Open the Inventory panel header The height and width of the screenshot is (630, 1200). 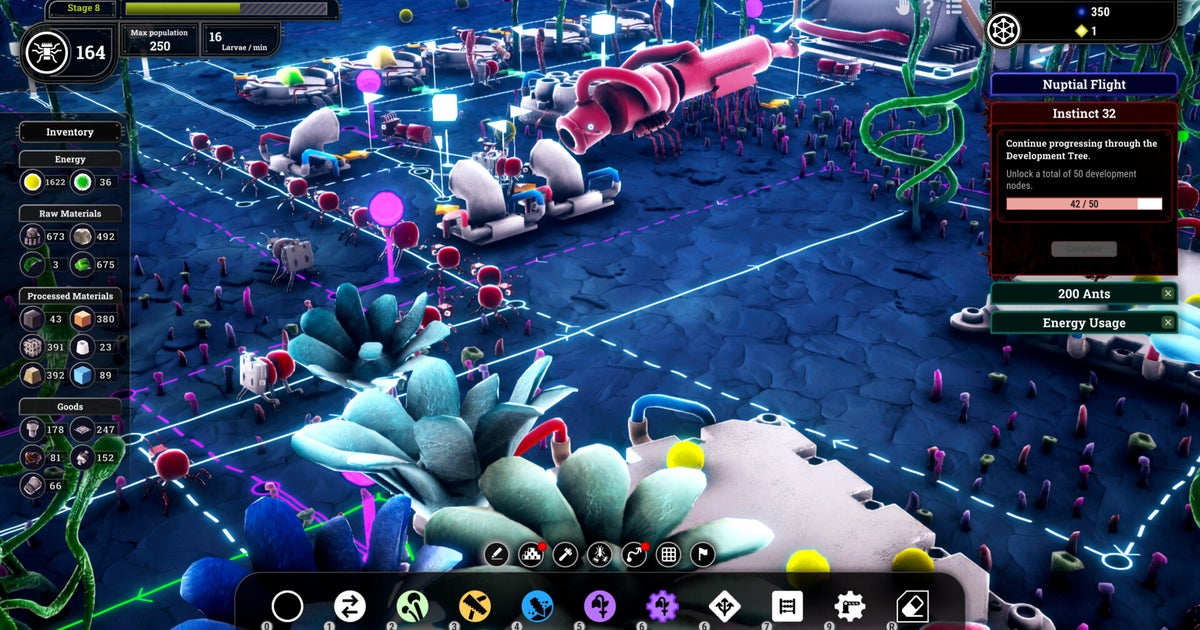[x=70, y=132]
